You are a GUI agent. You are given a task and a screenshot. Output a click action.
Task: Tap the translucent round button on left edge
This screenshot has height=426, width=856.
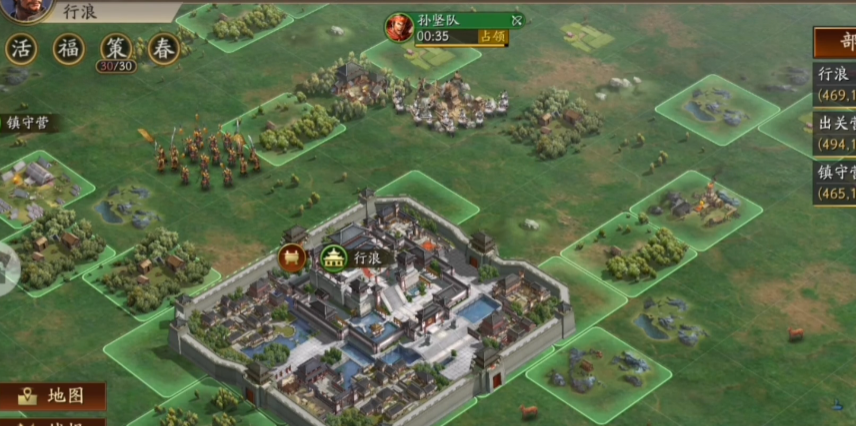pyautogui.click(x=8, y=270)
